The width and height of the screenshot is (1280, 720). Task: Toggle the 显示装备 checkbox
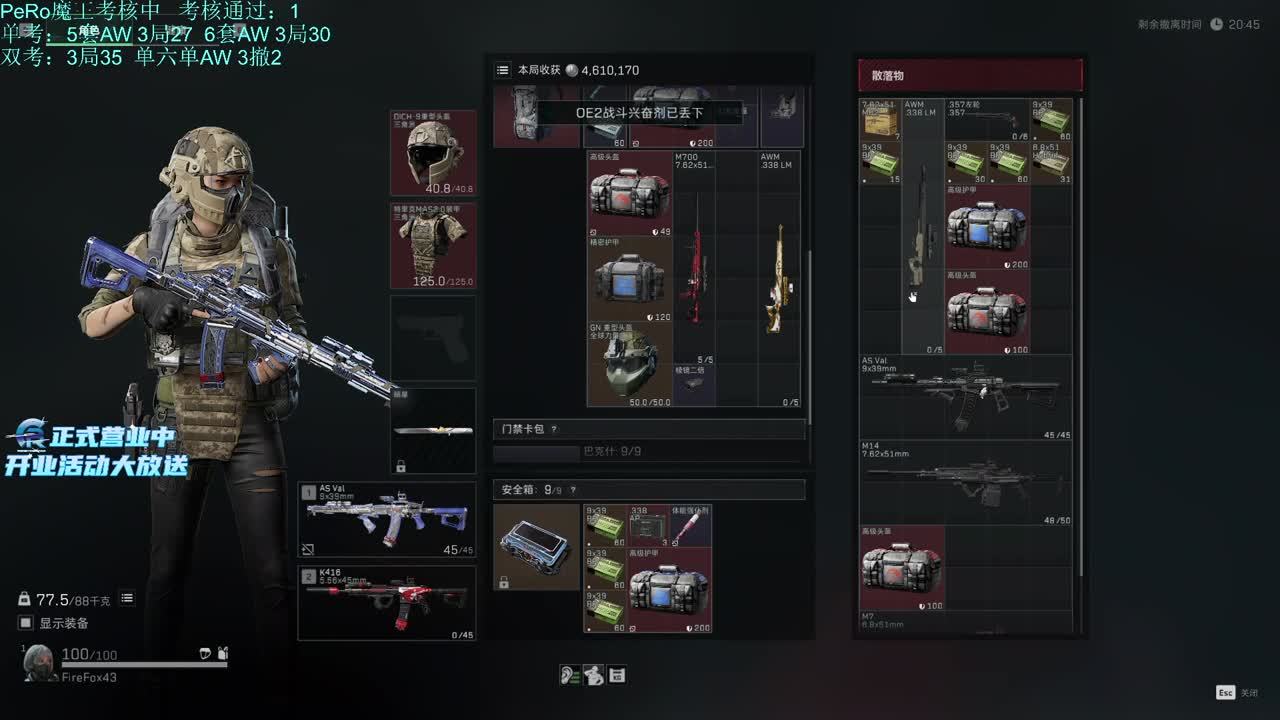click(26, 623)
